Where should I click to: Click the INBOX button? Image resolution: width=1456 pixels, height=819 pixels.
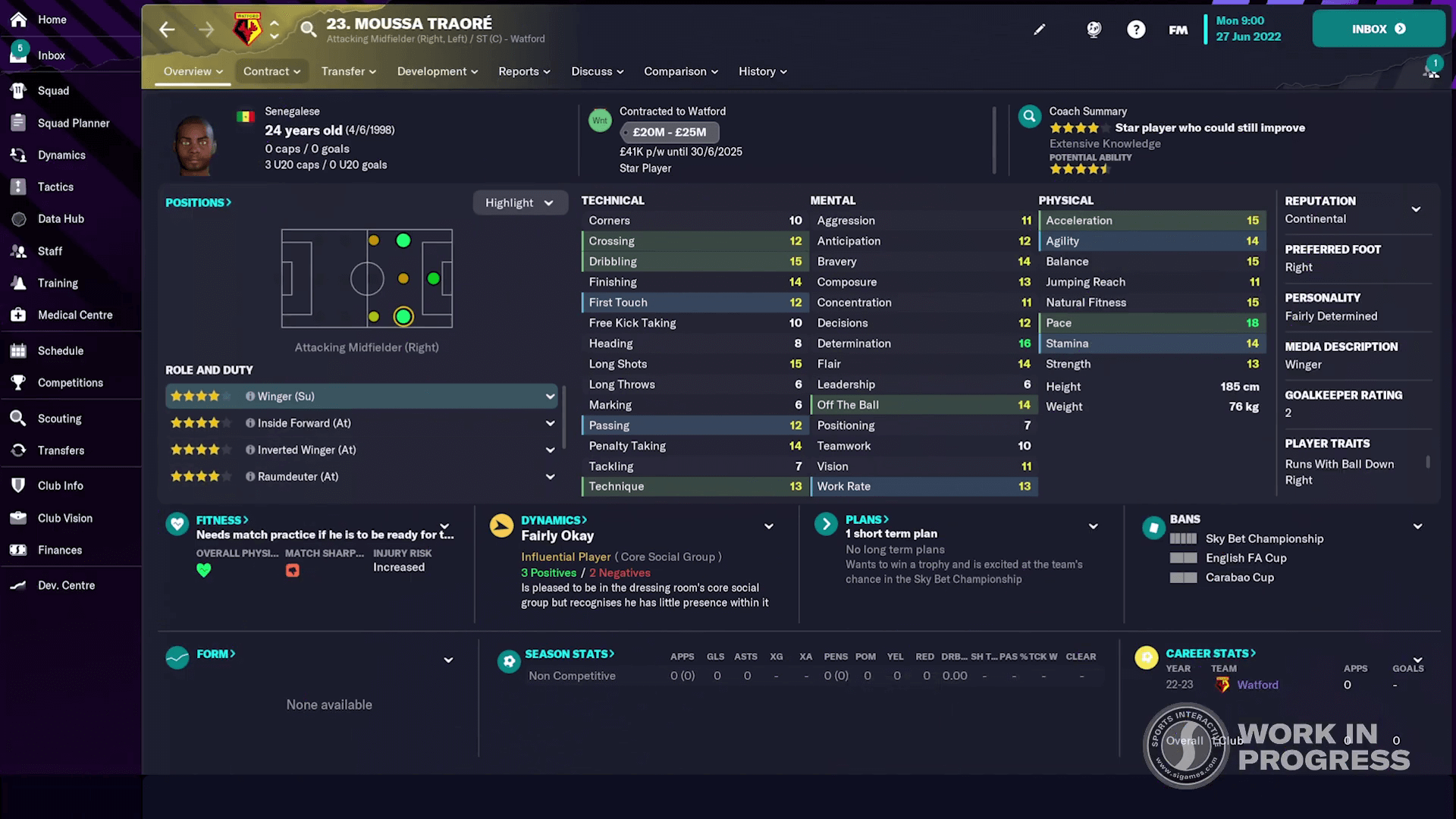click(x=1378, y=28)
